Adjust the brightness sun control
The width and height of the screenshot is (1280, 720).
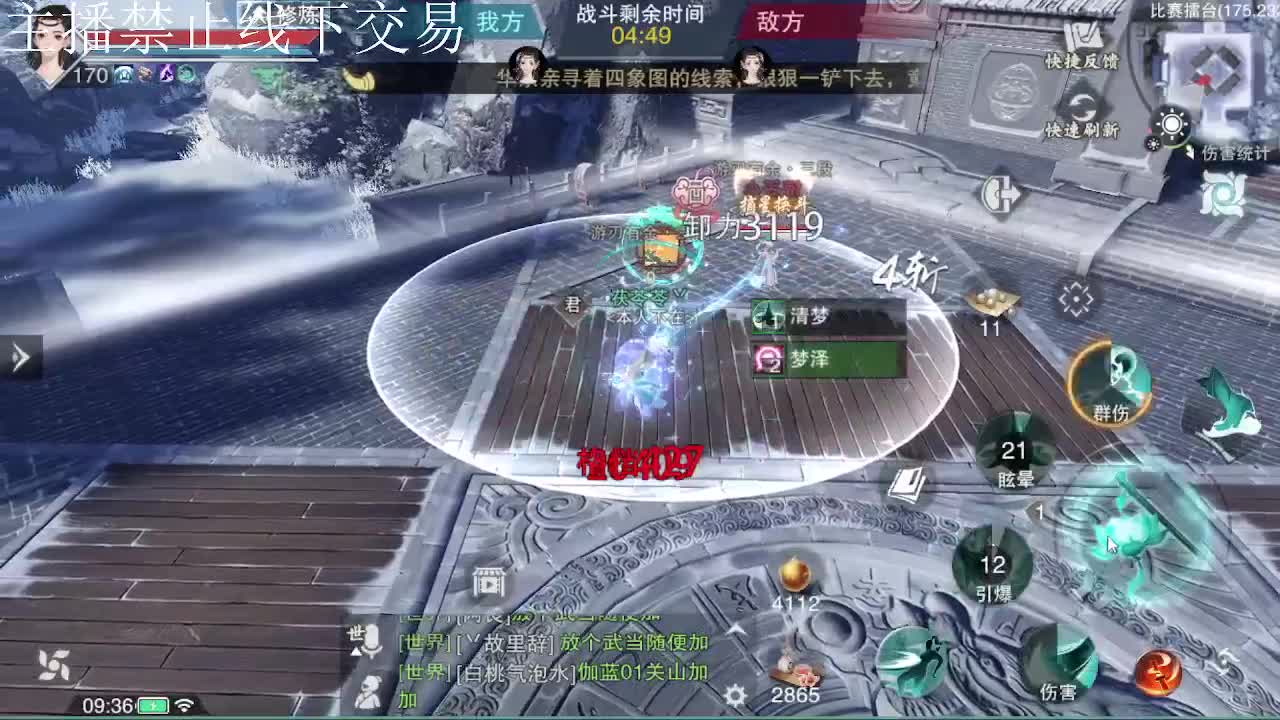click(x=1172, y=122)
